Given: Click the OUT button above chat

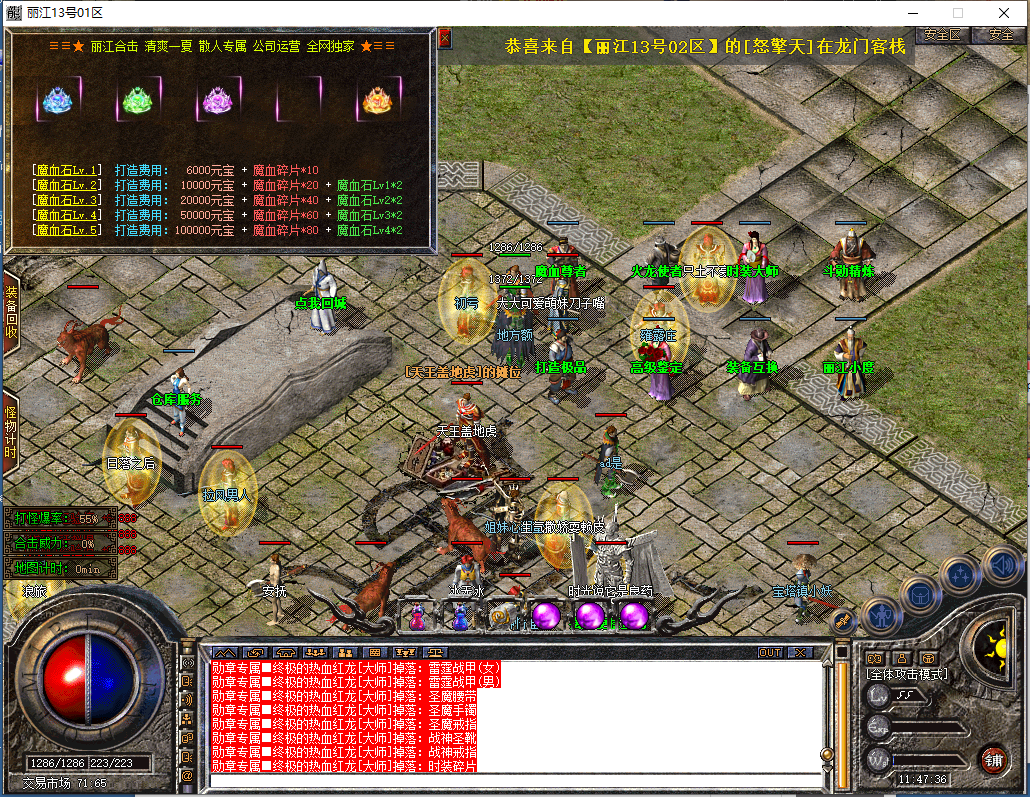Looking at the screenshot, I should pos(770,652).
